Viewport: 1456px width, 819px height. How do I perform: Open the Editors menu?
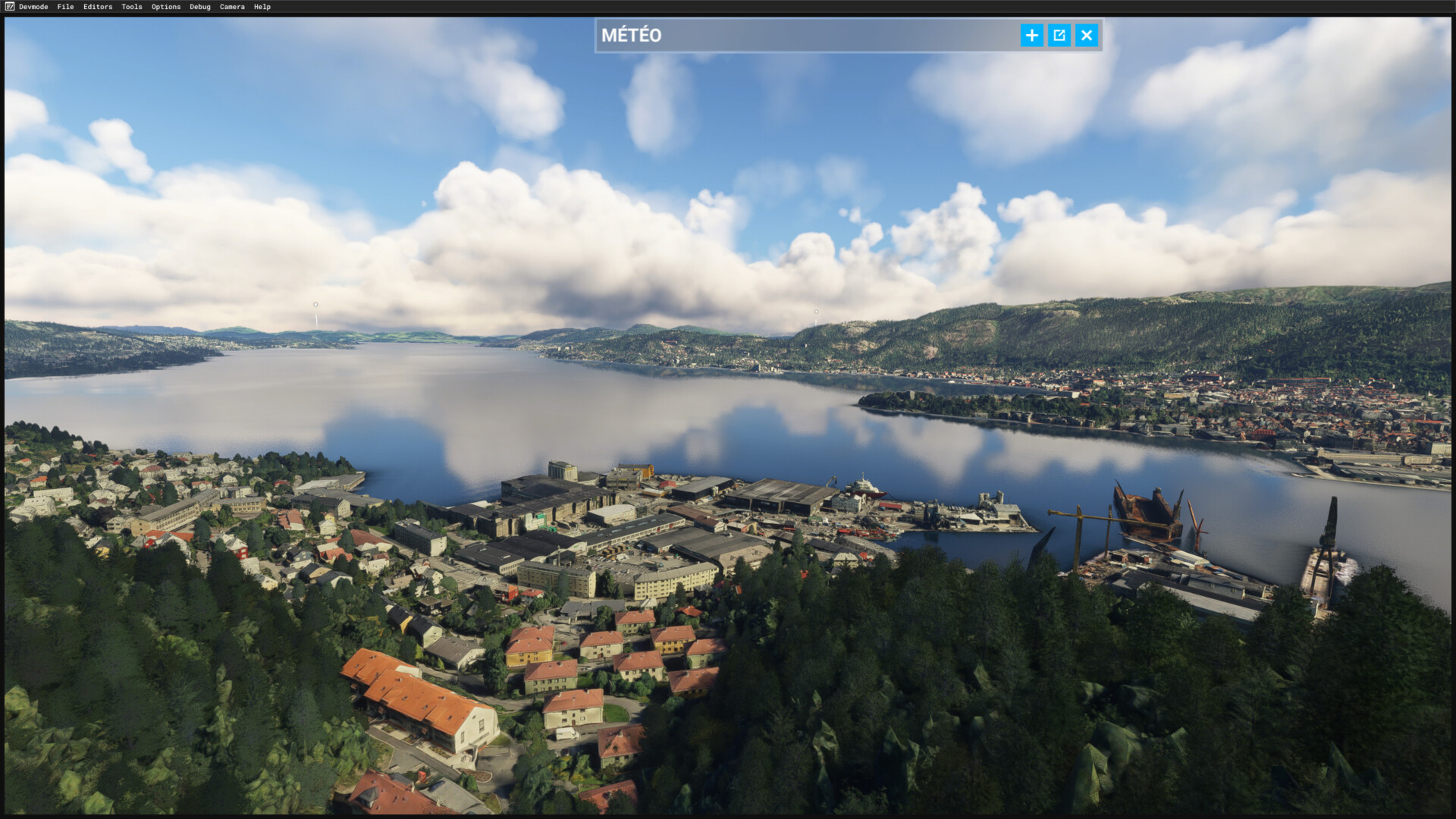[98, 7]
